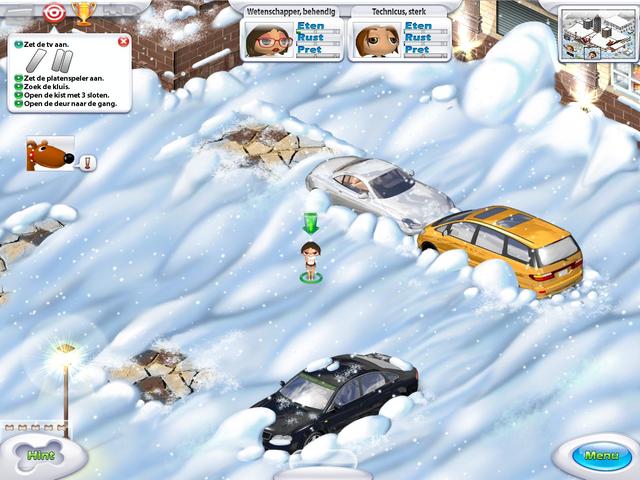The height and width of the screenshot is (480, 640).
Task: Close the task list panel
Action: point(123,42)
